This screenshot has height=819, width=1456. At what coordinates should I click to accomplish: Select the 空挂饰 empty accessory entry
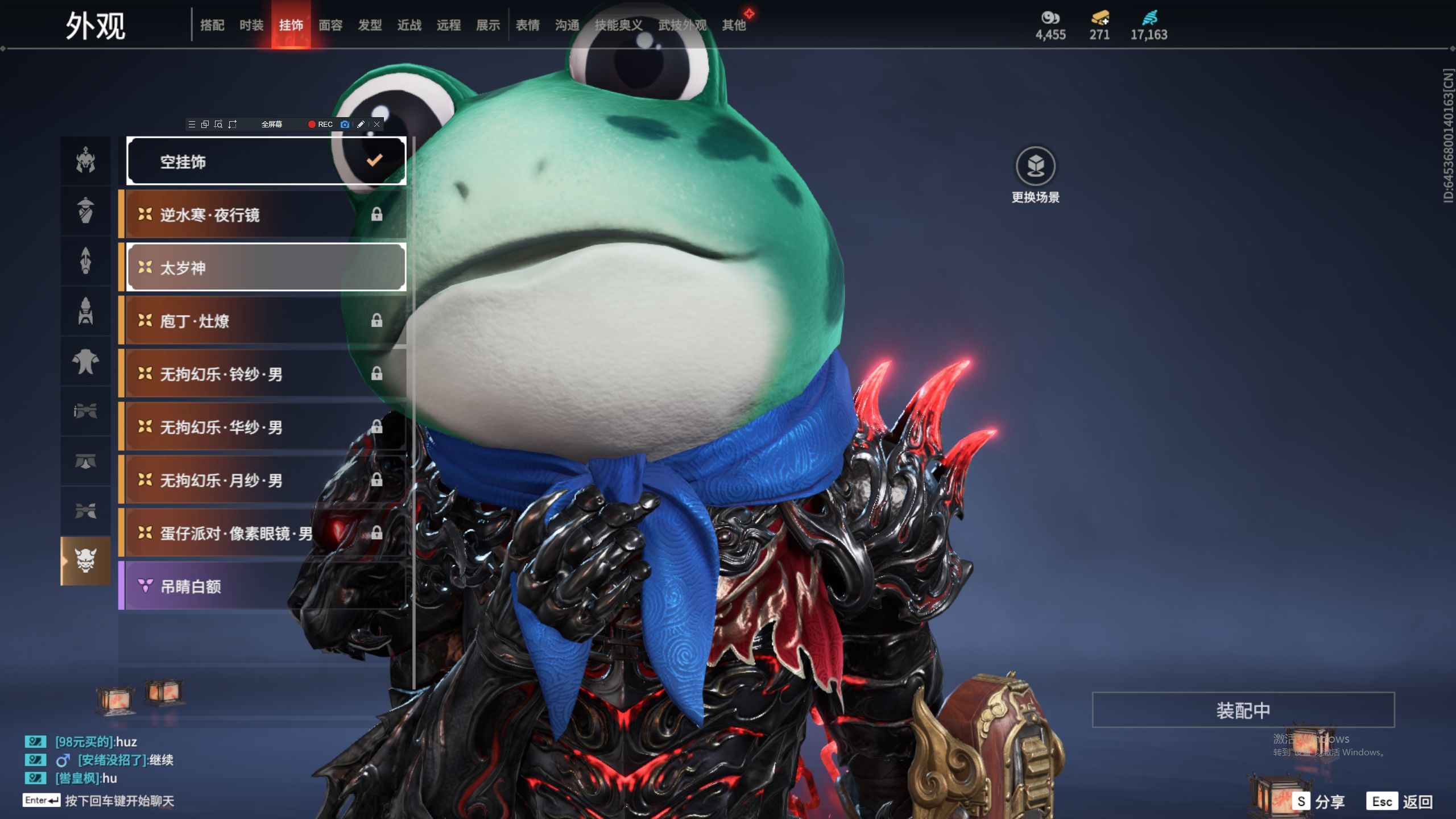click(x=266, y=162)
